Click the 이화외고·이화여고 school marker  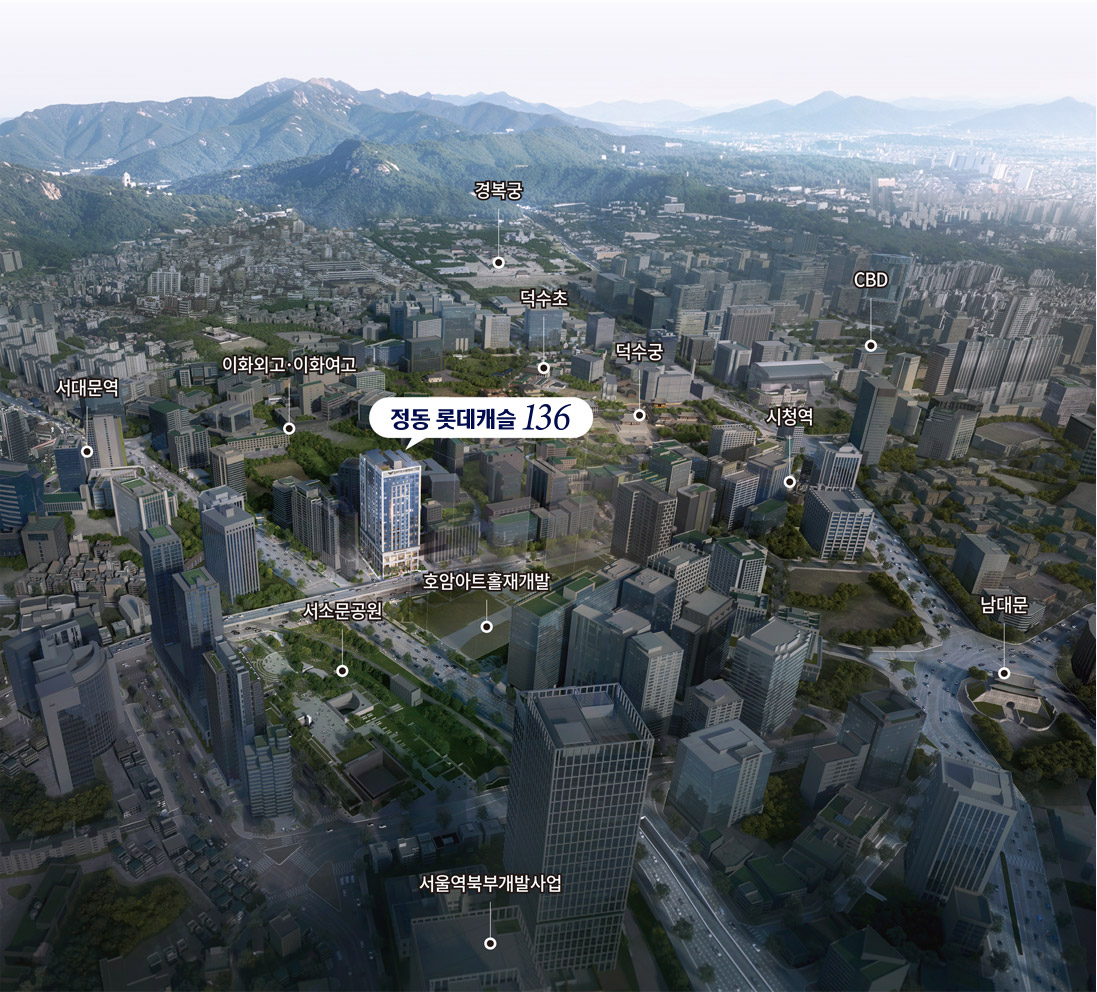pyautogui.click(x=288, y=428)
